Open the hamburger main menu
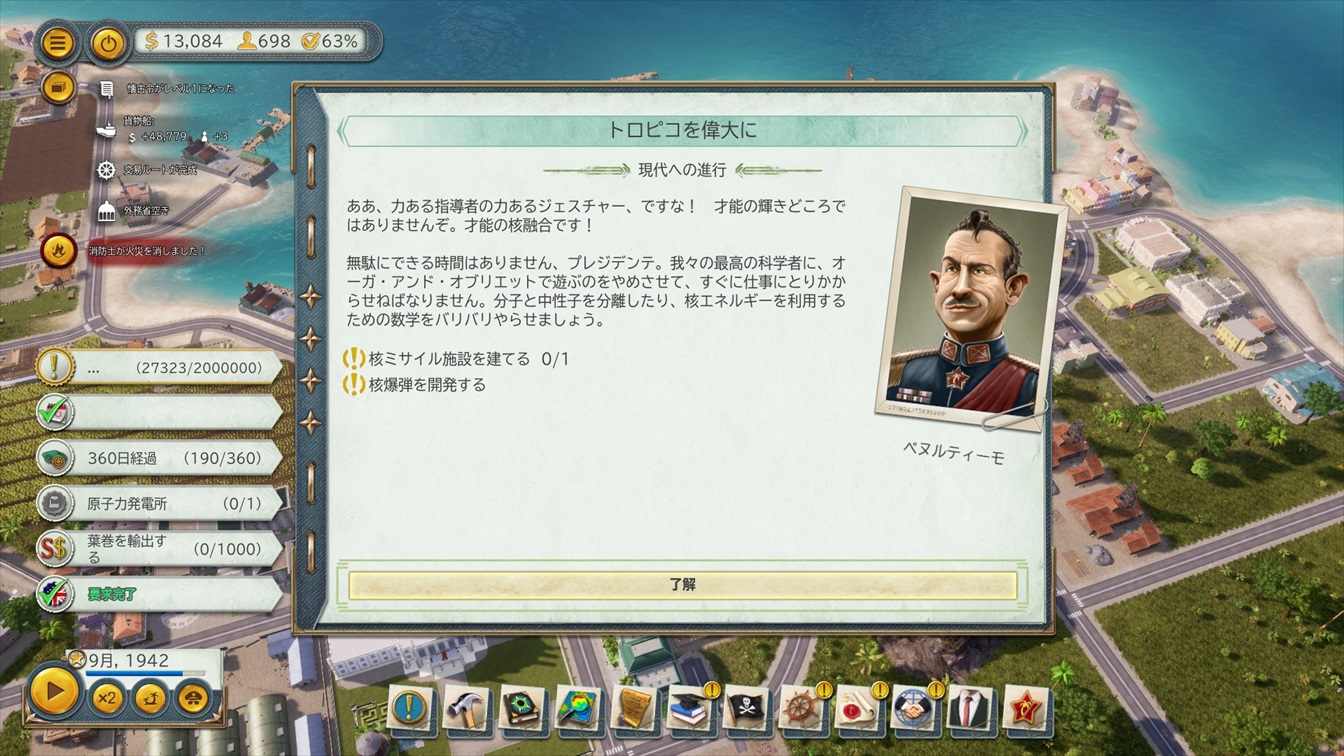The width and height of the screenshot is (1344, 756). (59, 43)
